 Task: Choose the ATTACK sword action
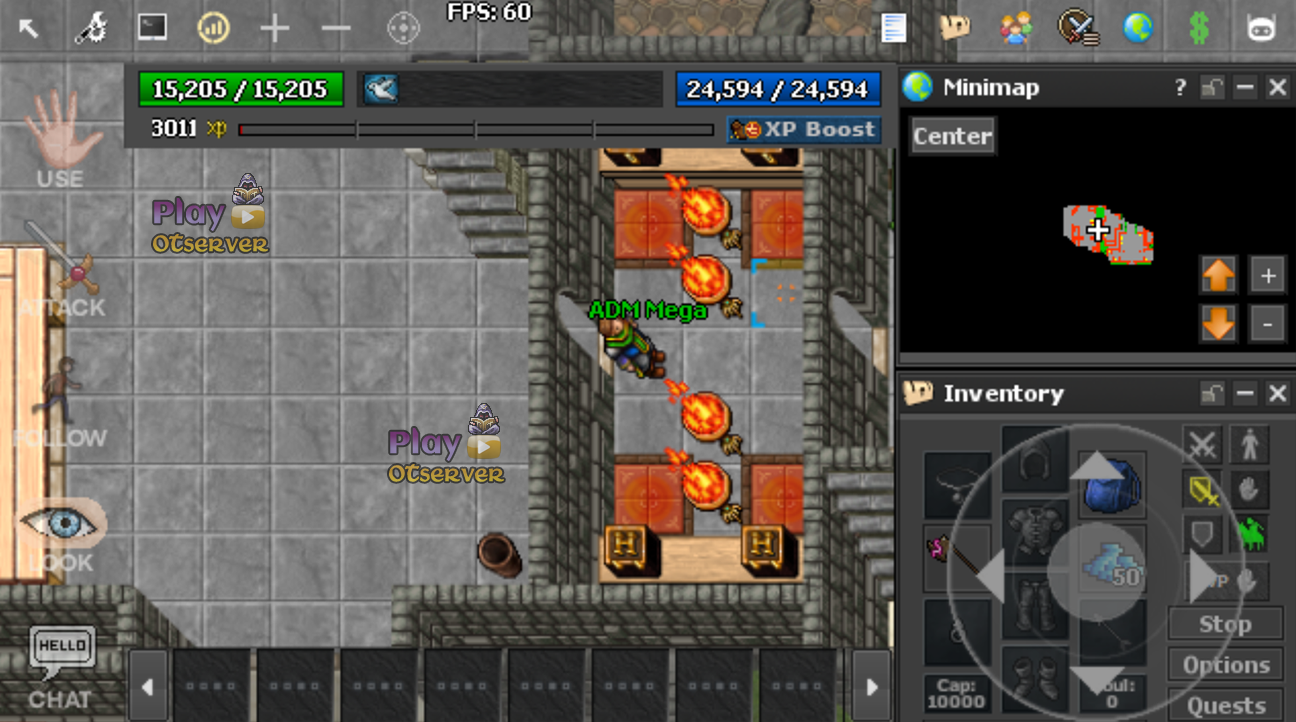[61, 268]
